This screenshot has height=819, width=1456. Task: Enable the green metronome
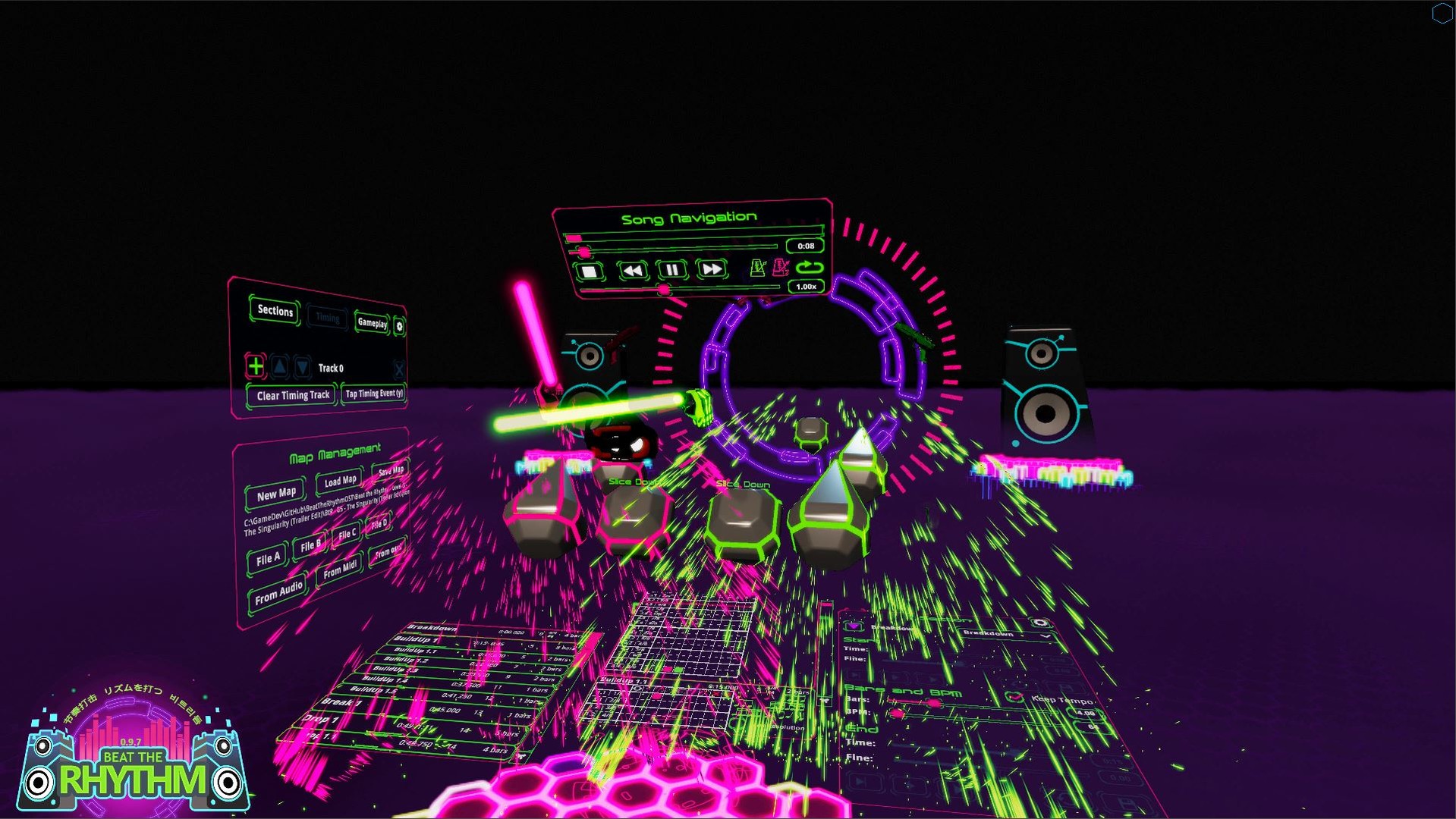pos(758,268)
